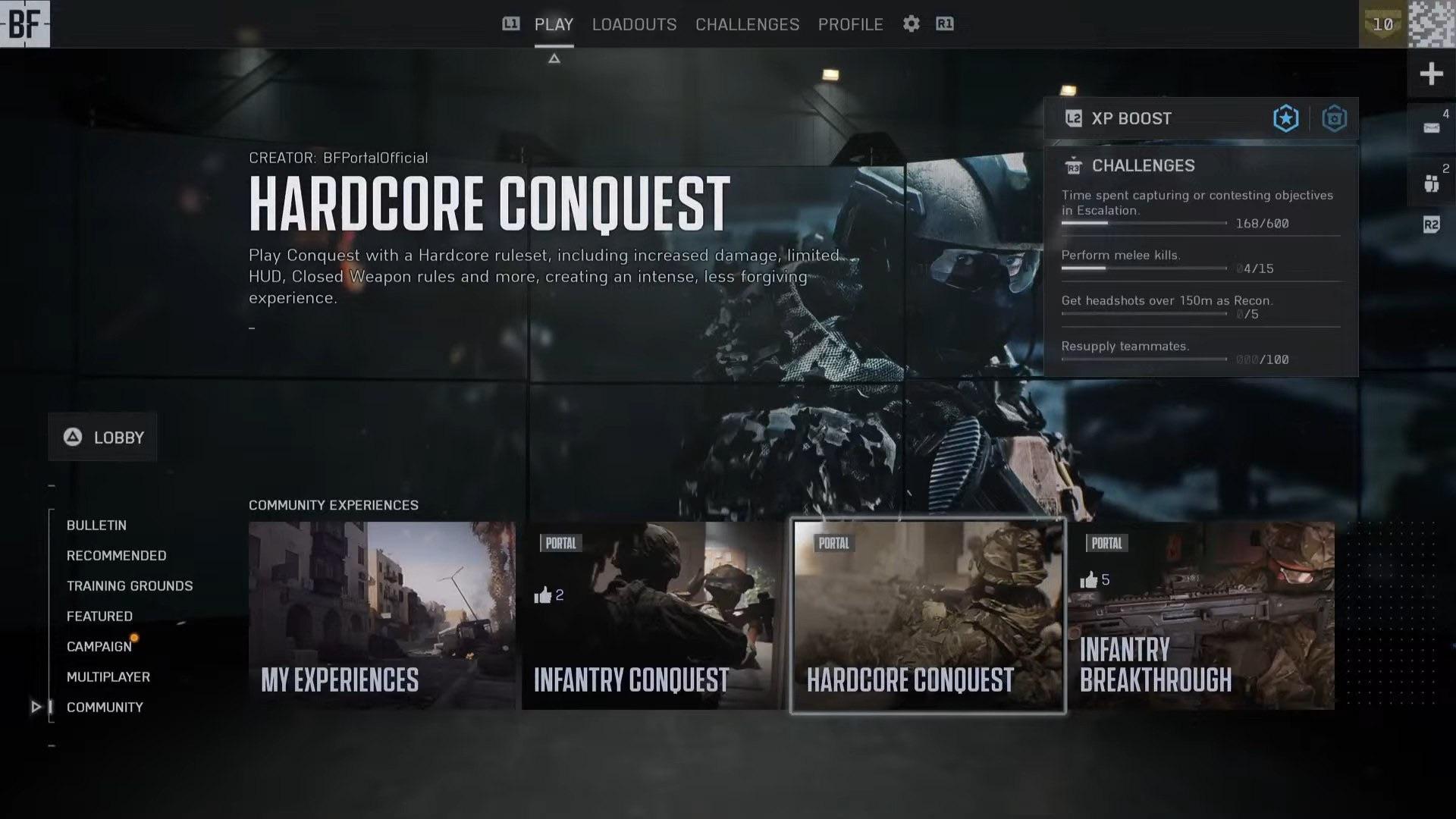
Task: Click the BF logo in the top-left corner
Action: [25, 24]
